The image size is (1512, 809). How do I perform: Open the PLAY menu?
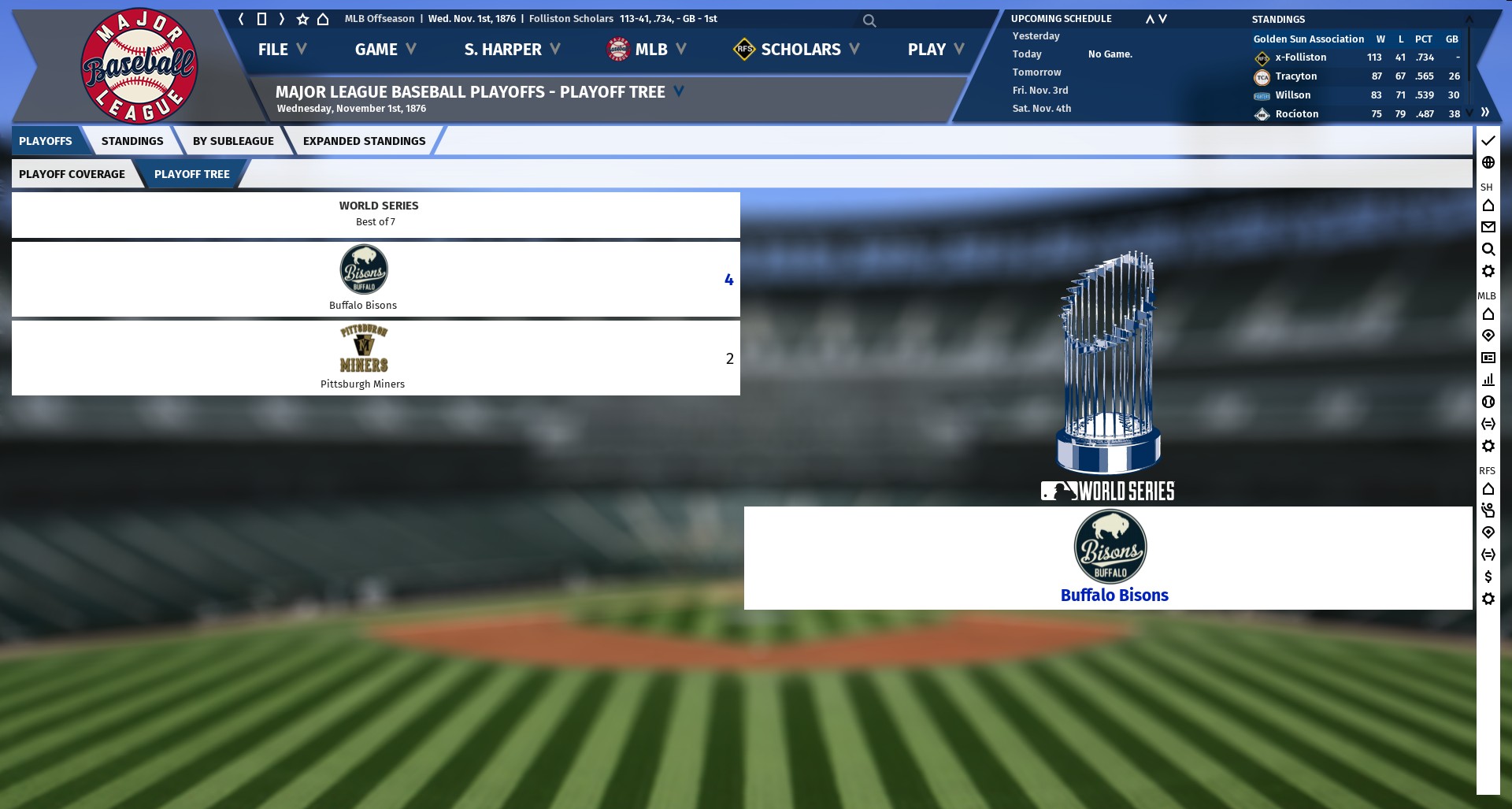click(936, 50)
